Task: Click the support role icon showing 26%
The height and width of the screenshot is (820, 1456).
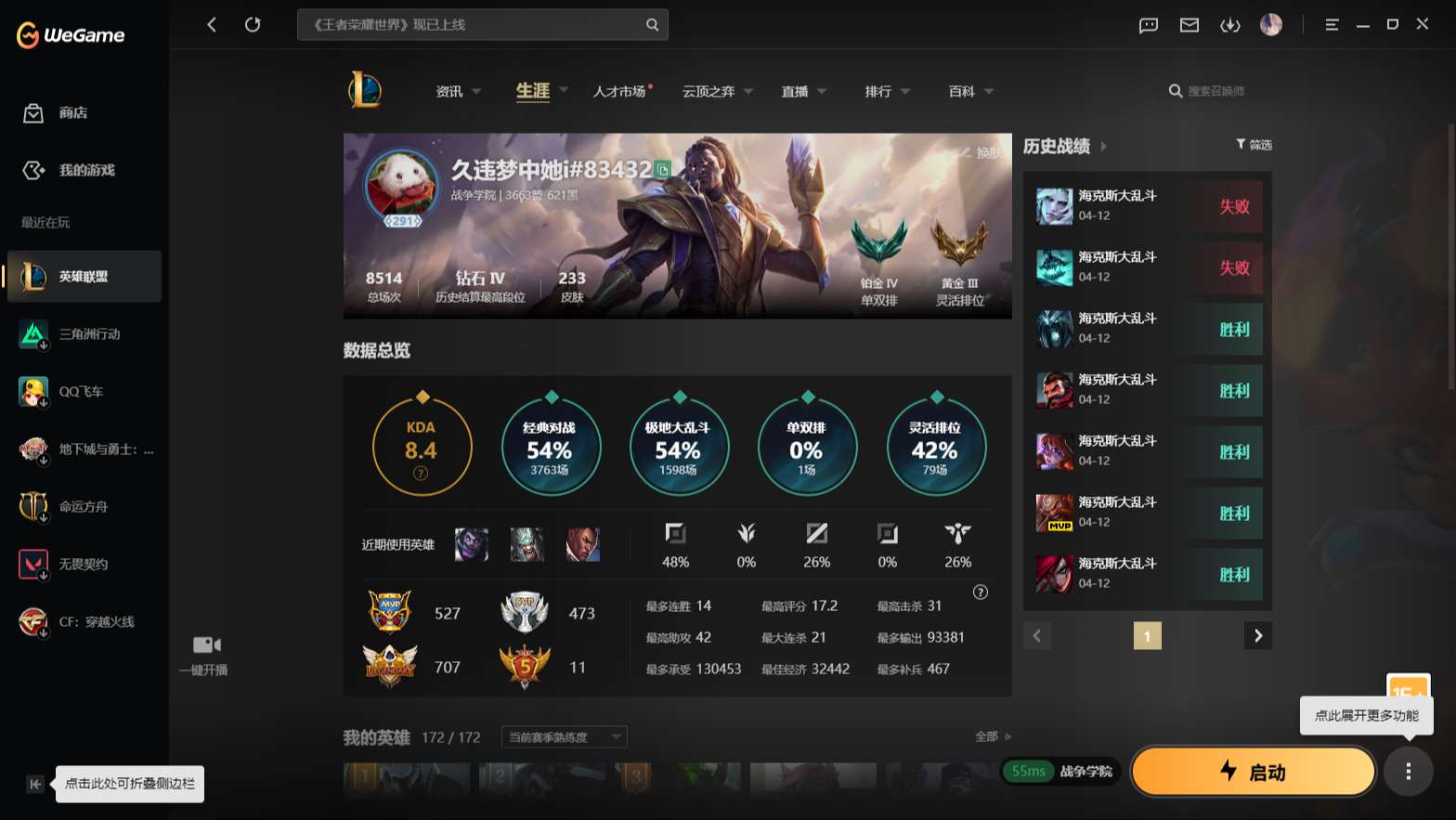Action: (957, 534)
